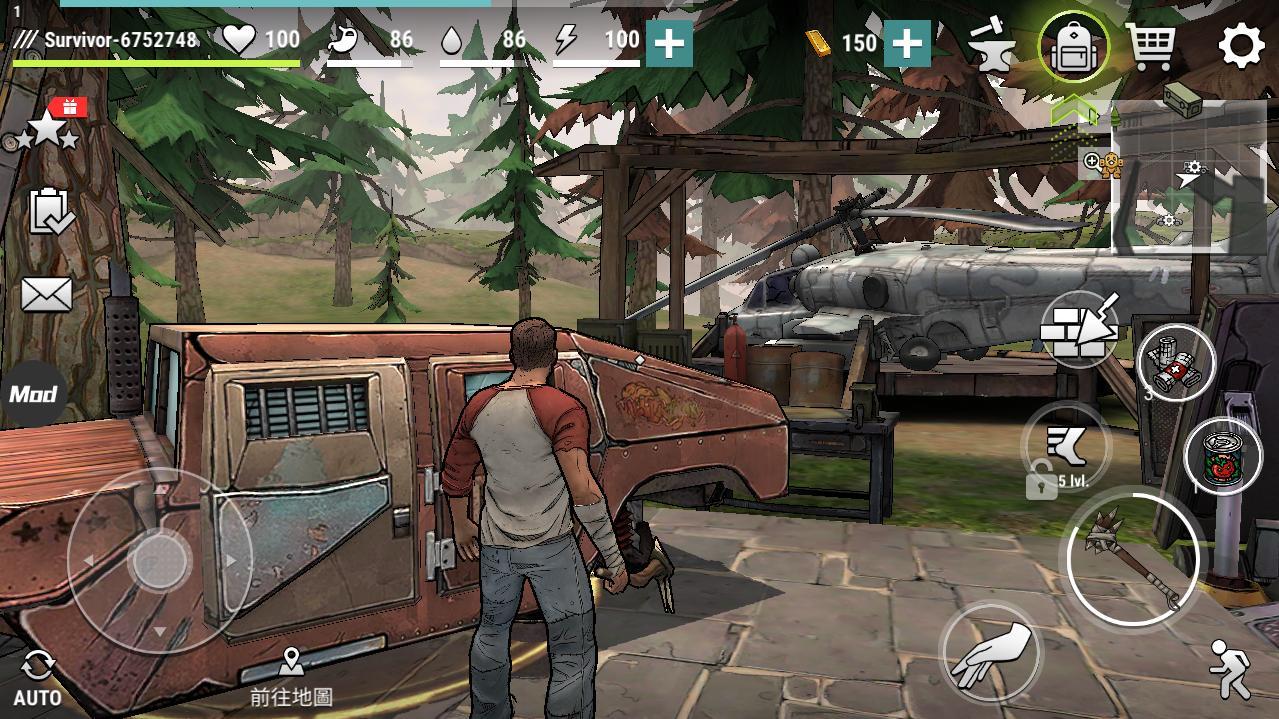The width and height of the screenshot is (1279, 719).
Task: Open the shopping cart store
Action: tap(1150, 46)
